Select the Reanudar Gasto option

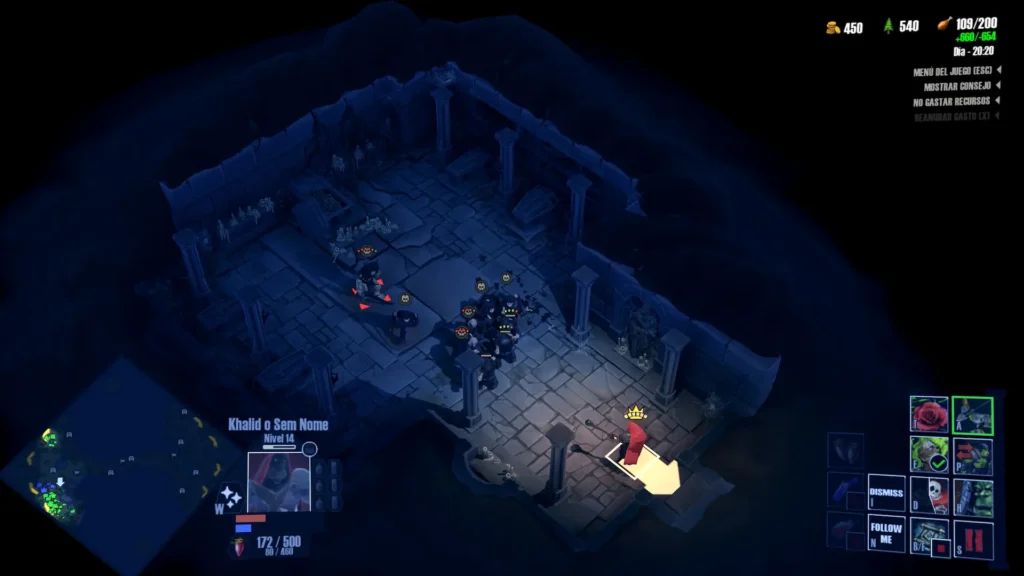(x=951, y=117)
